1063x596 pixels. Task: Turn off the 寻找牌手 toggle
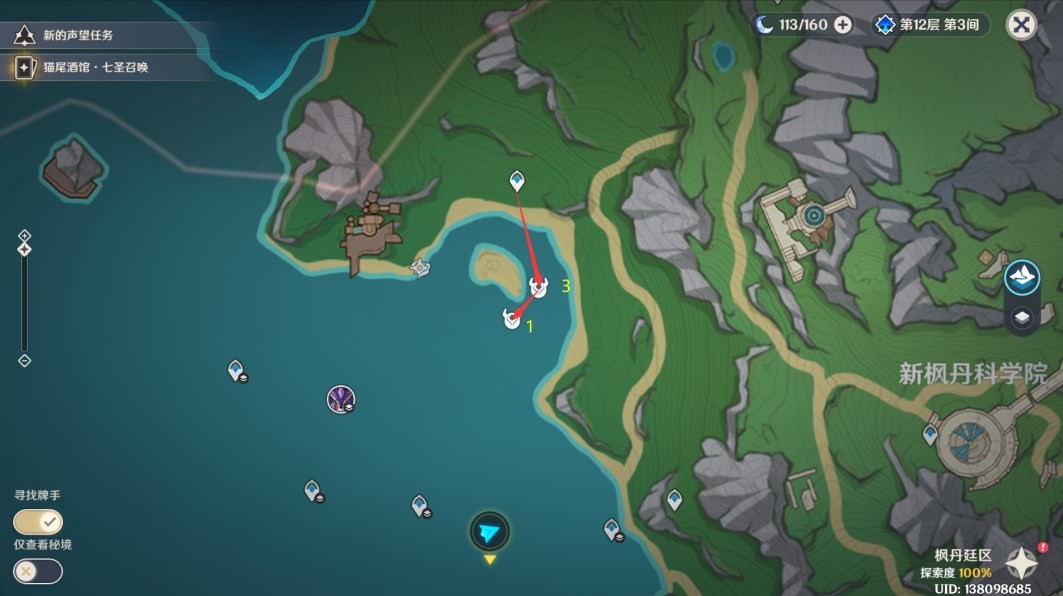click(x=38, y=521)
